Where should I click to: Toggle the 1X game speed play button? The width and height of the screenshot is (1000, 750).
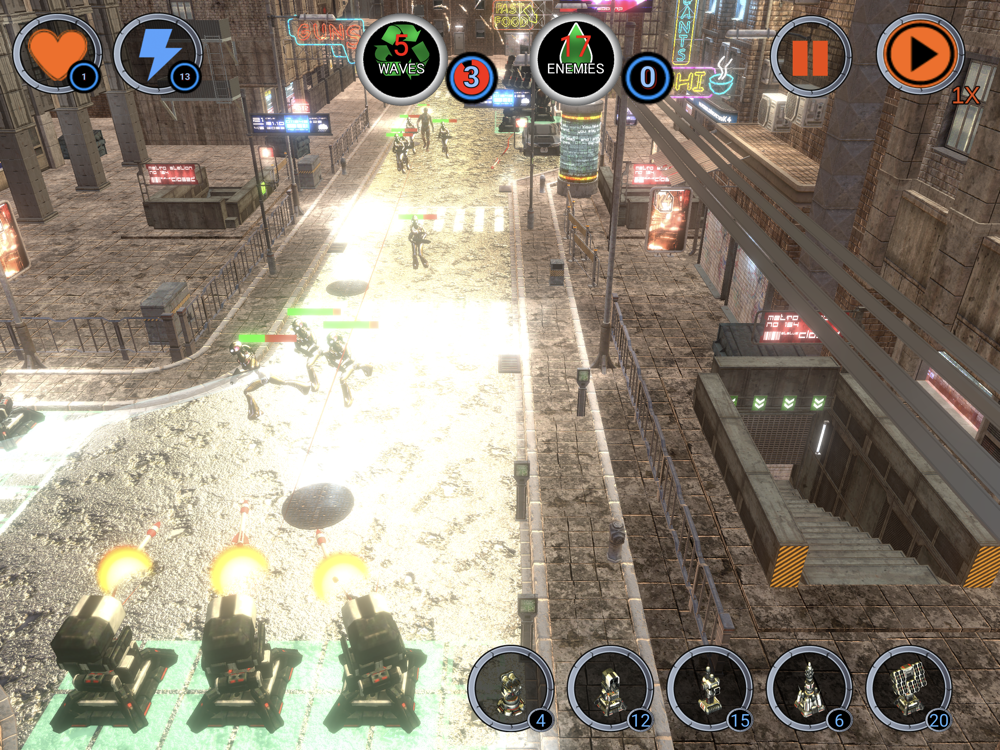tap(920, 56)
